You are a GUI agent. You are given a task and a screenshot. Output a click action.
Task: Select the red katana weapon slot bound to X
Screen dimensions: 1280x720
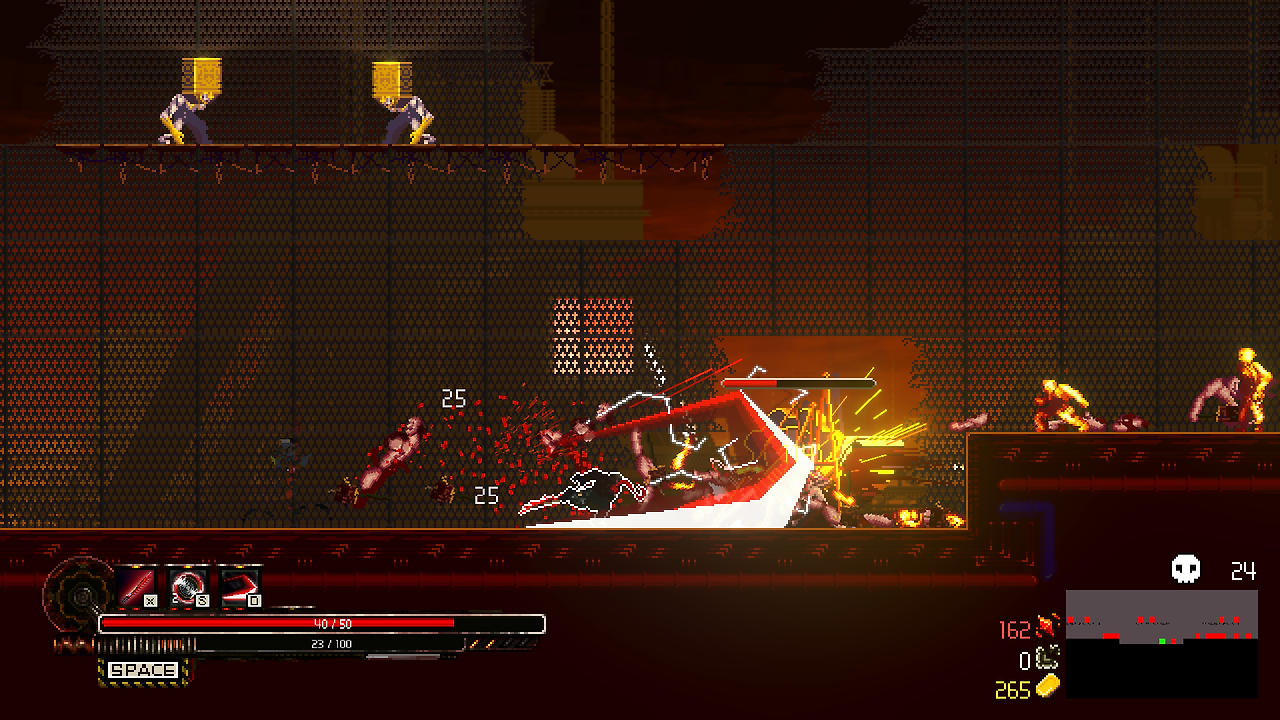(135, 587)
